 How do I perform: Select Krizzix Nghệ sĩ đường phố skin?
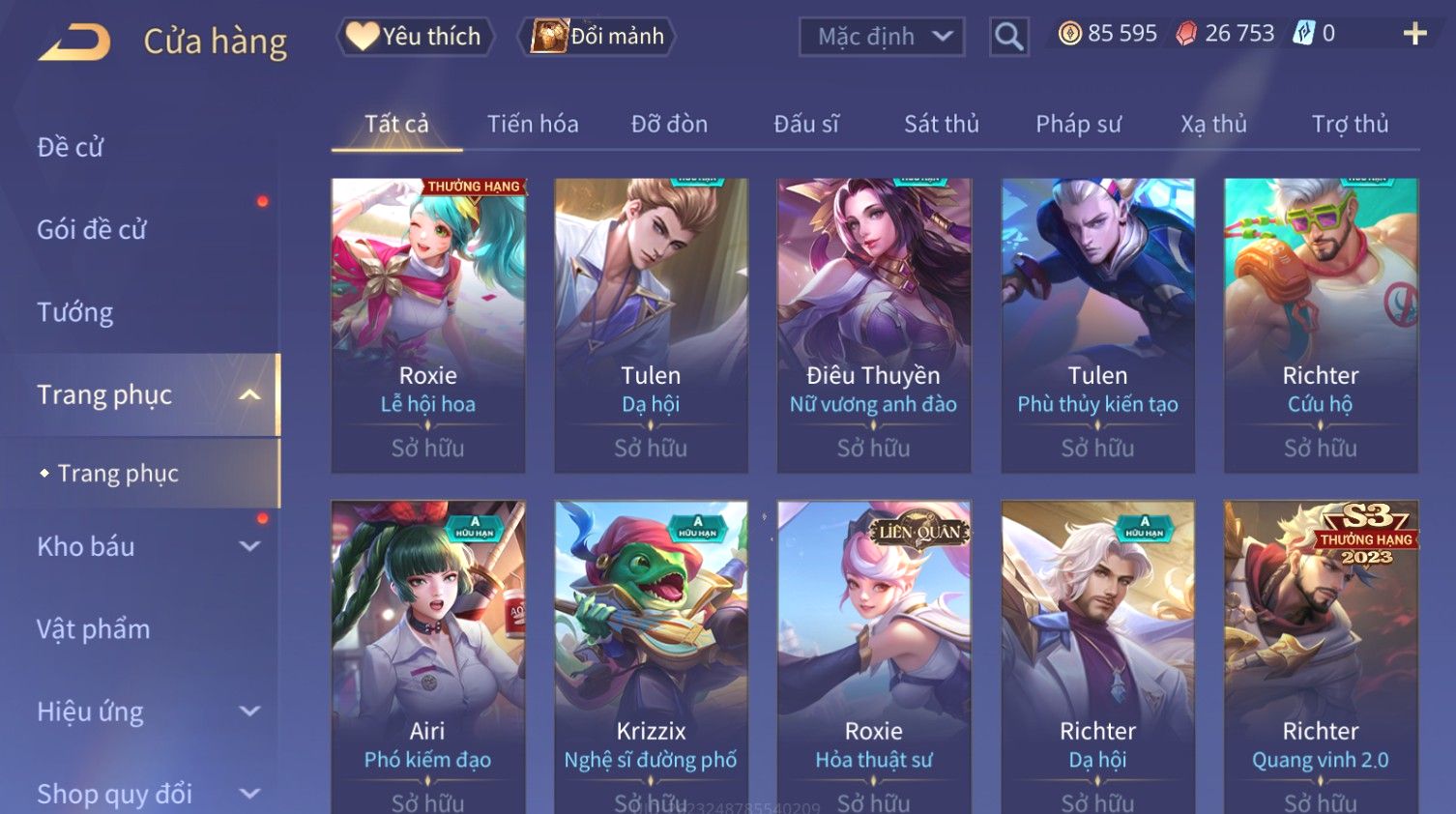point(651,657)
